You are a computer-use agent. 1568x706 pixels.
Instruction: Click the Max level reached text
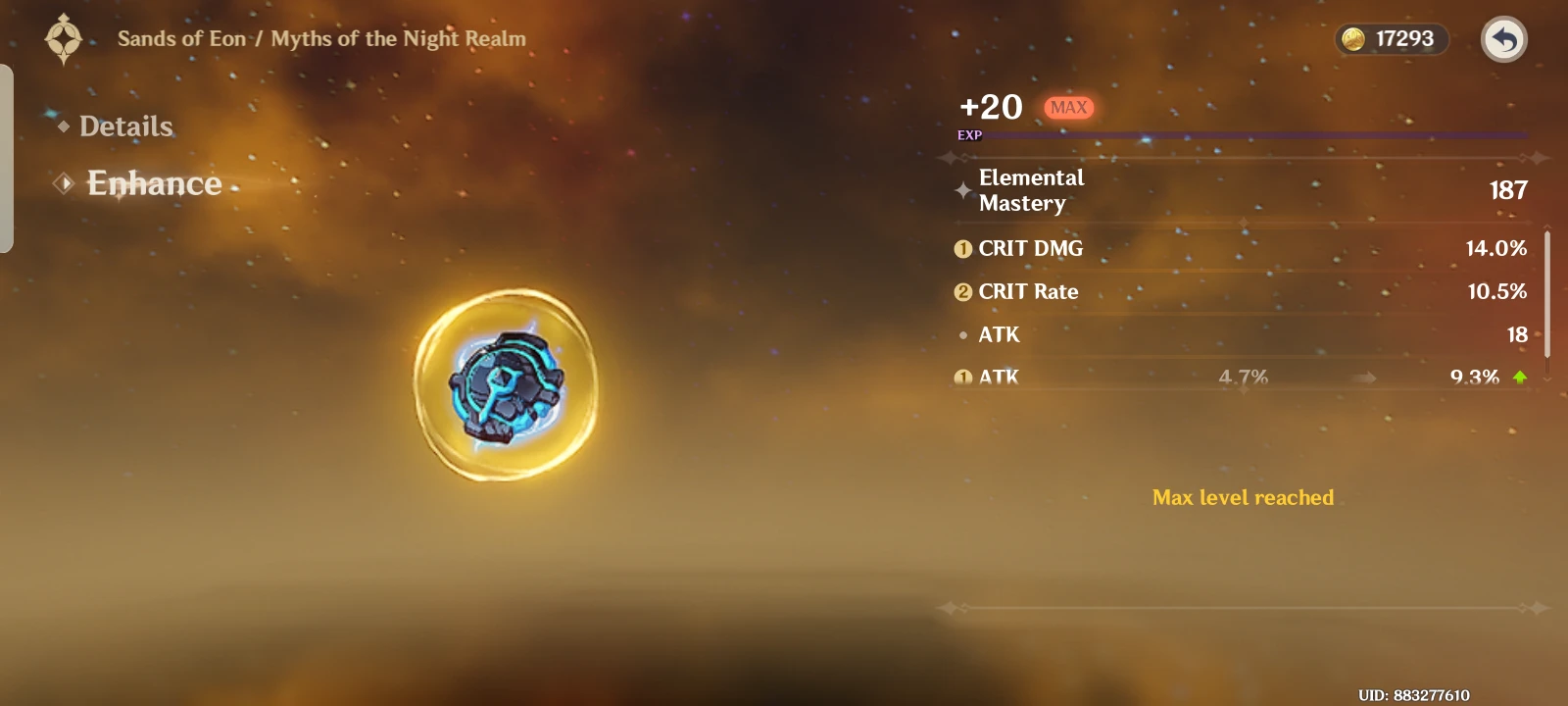coord(1243,497)
